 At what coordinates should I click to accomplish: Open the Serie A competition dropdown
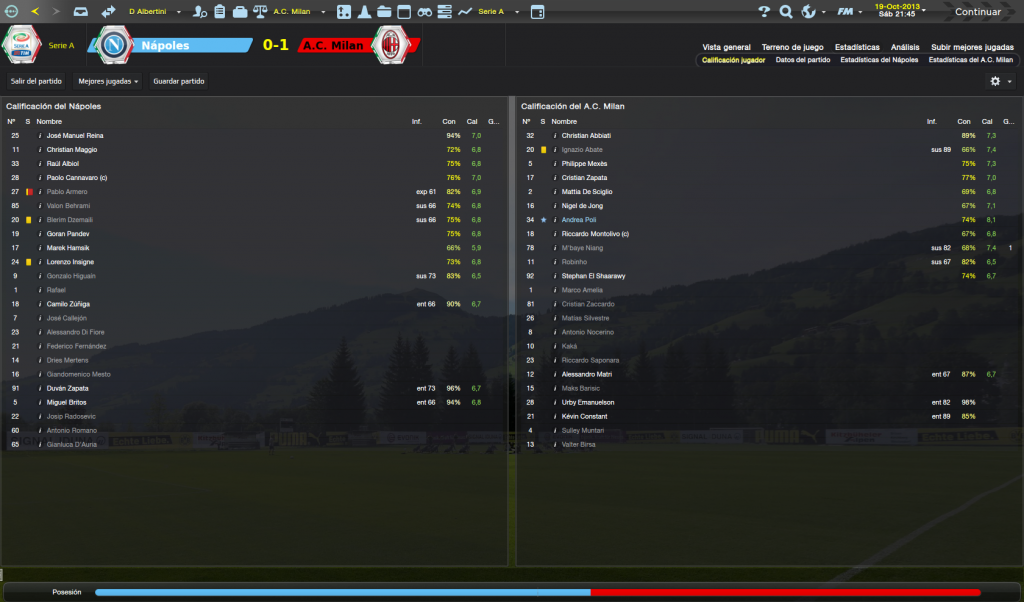coord(495,12)
